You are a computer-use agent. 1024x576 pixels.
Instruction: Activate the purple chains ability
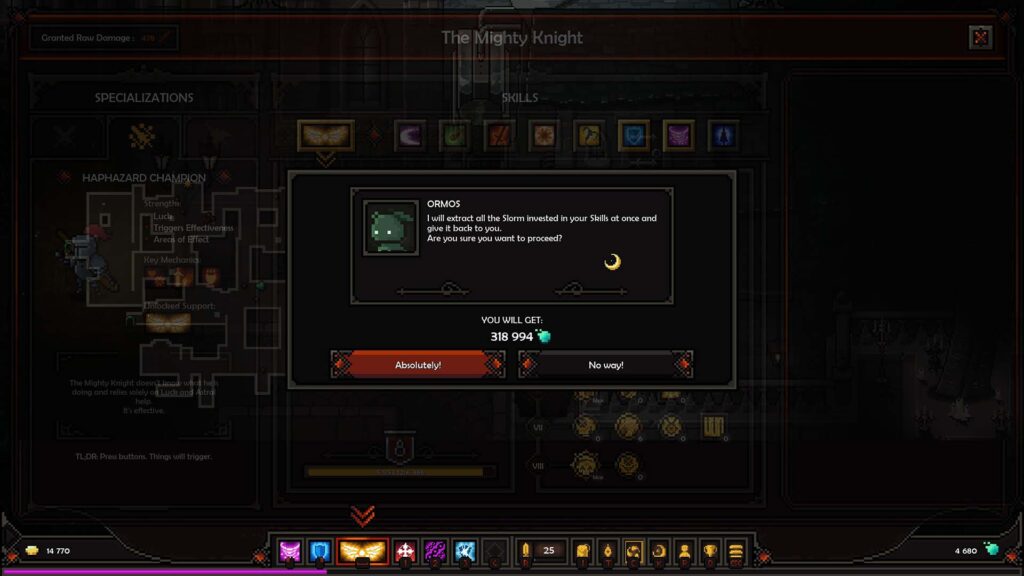click(x=435, y=551)
